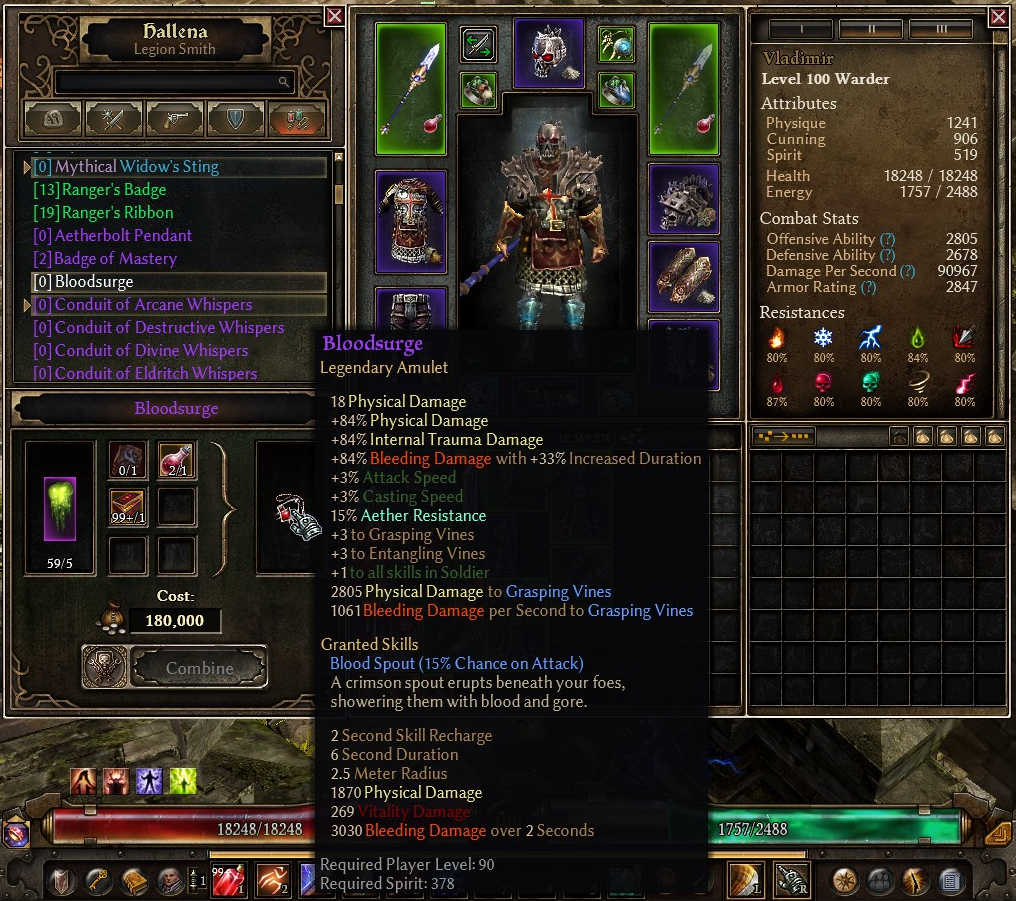
Task: Switch to the melee weapons blueprint category
Action: [114, 119]
